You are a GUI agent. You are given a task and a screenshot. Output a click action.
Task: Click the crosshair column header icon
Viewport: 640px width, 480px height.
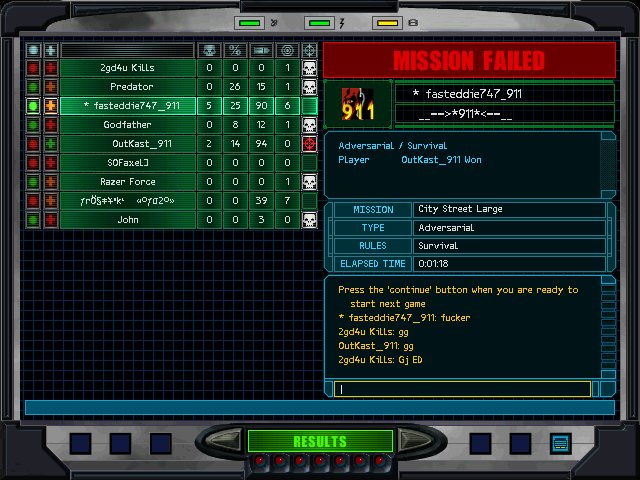click(x=309, y=50)
